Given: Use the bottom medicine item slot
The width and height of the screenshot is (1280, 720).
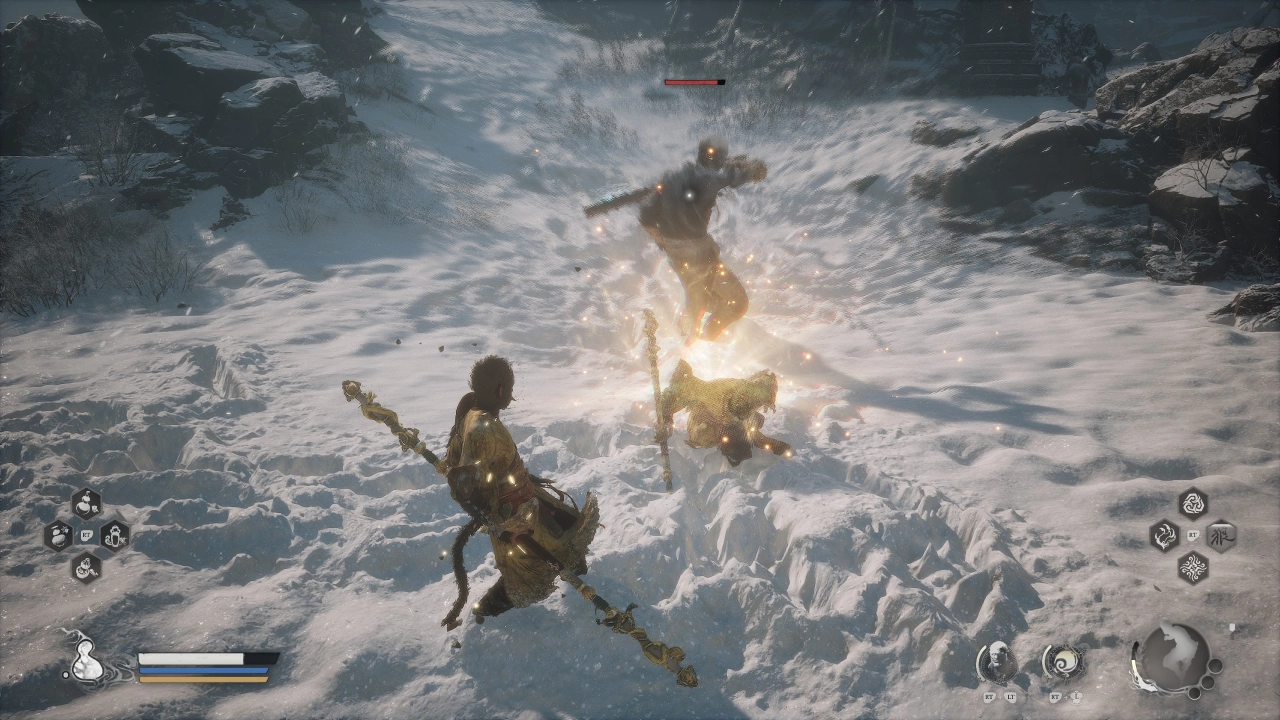Looking at the screenshot, I should 86,568.
